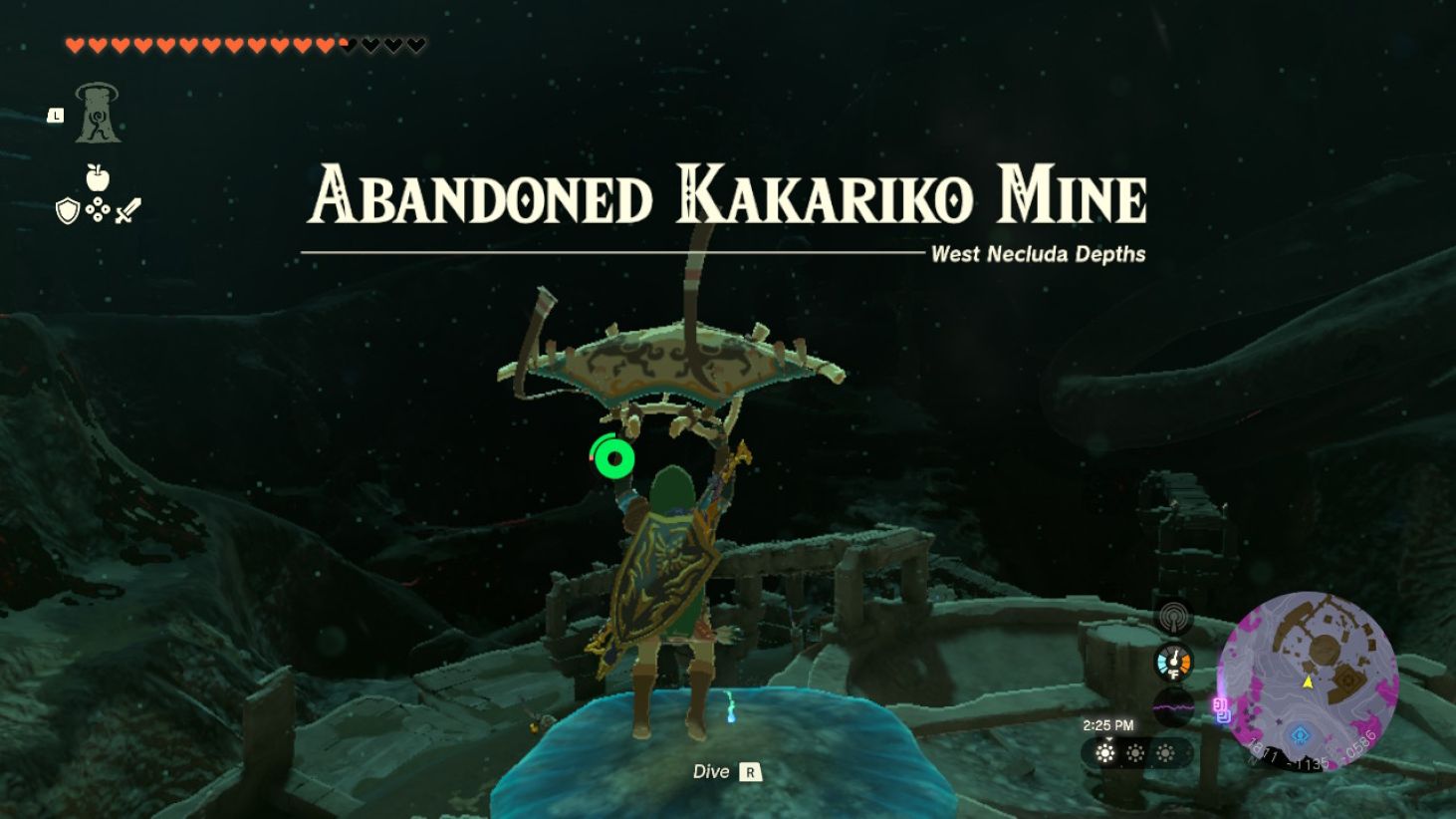
Task: Expand the d-pad quick-select dots
Action: 97,209
